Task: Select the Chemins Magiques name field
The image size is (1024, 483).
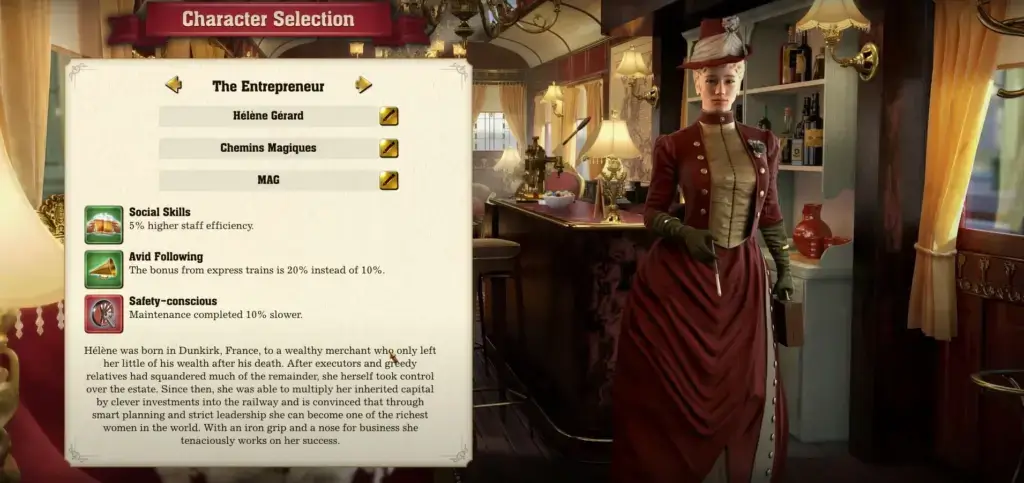Action: coord(268,148)
